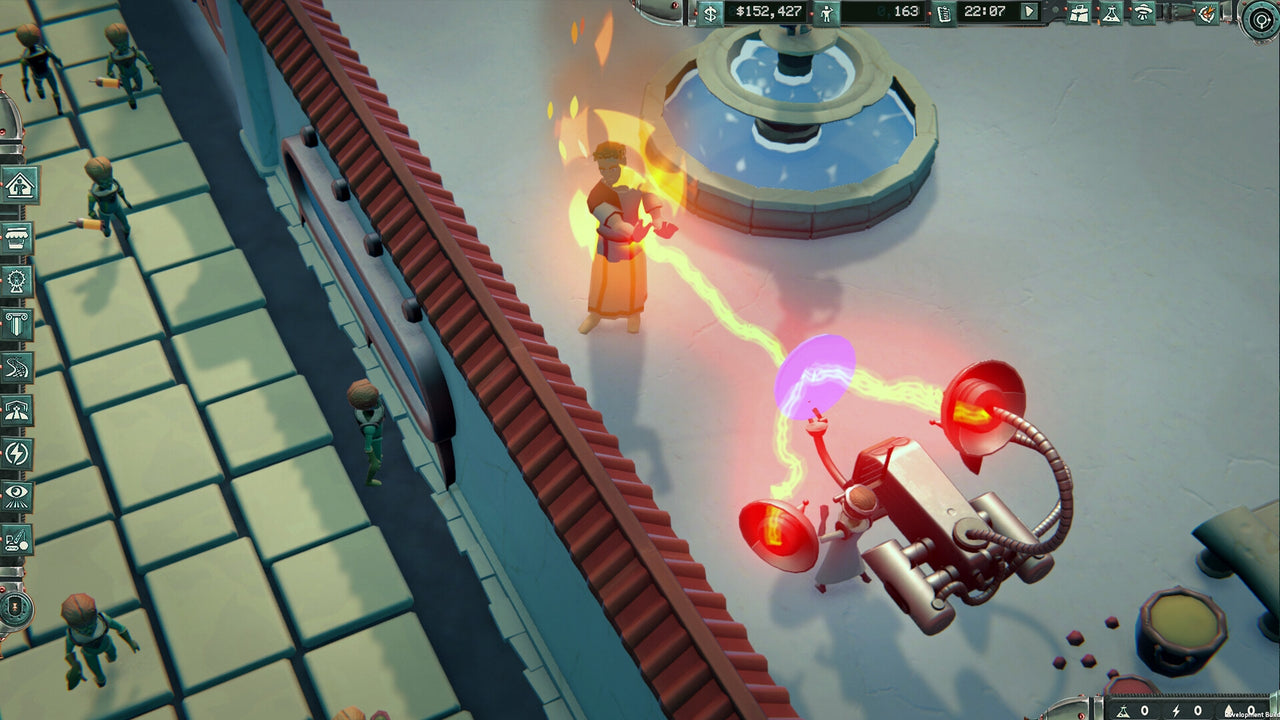Click the UFO icon in the top bar
This screenshot has width=1280, height=720.
[1144, 14]
